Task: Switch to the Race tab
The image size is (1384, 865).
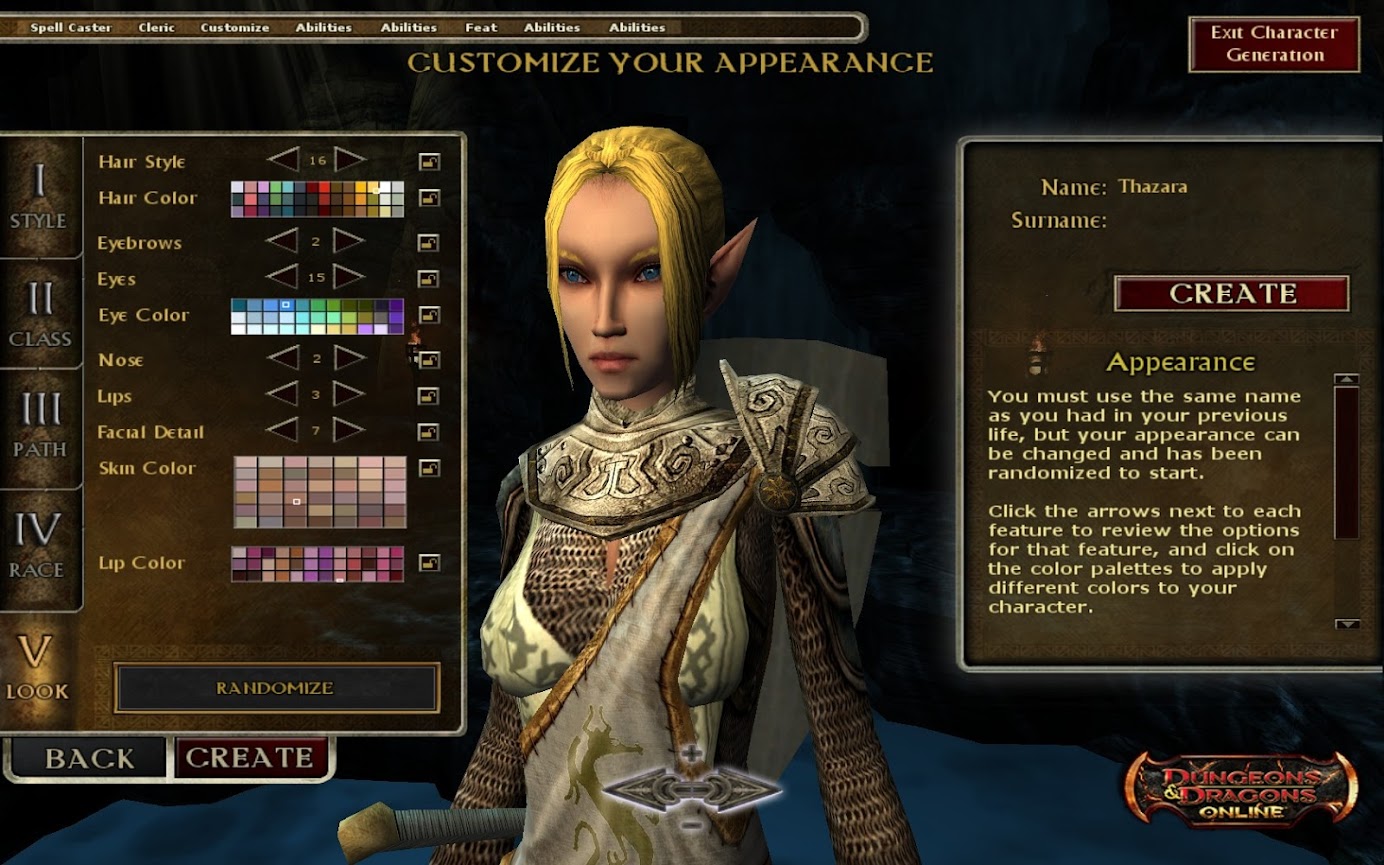Action: [39, 545]
